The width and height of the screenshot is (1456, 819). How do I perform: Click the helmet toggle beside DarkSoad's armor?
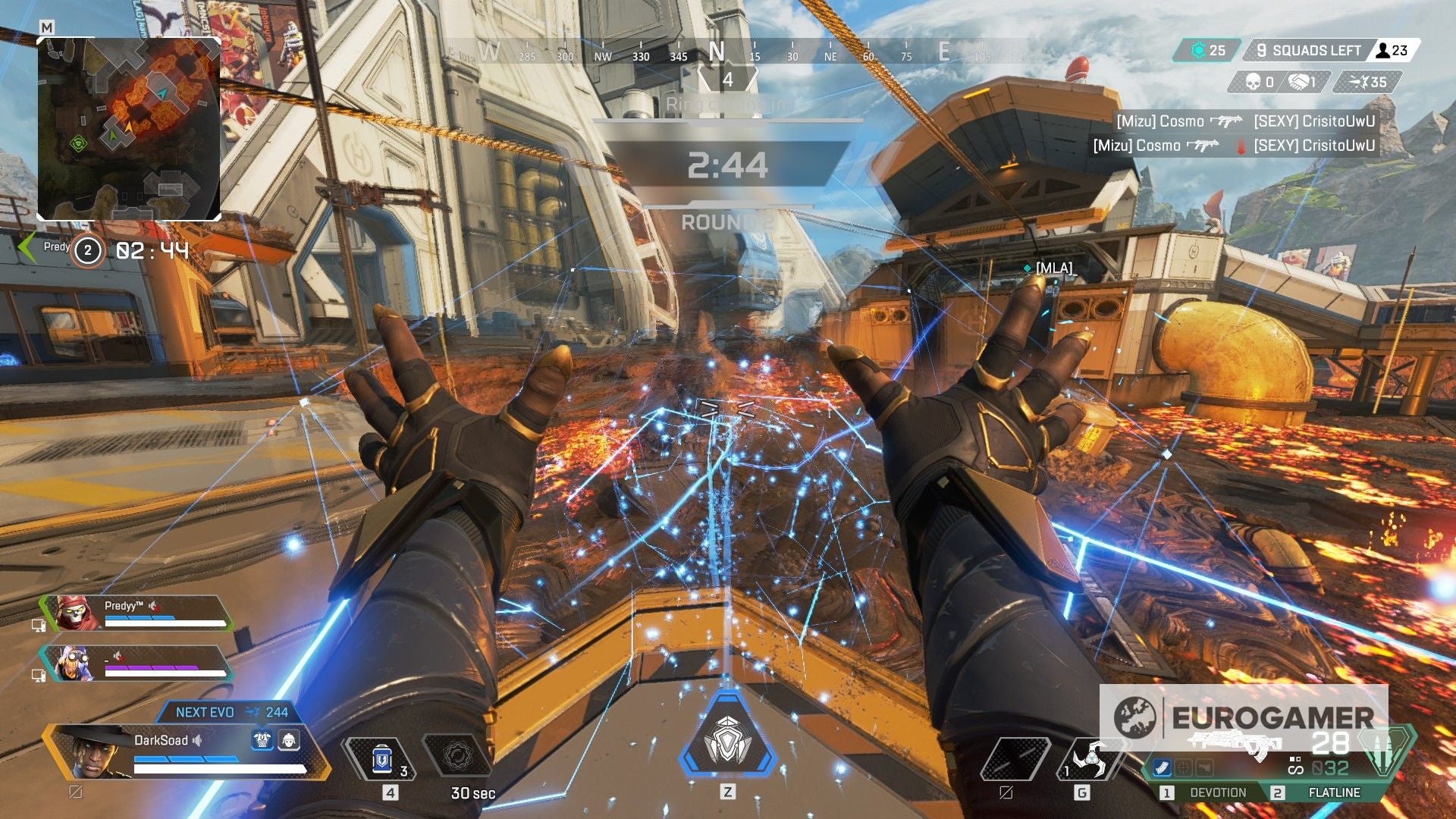[289, 741]
